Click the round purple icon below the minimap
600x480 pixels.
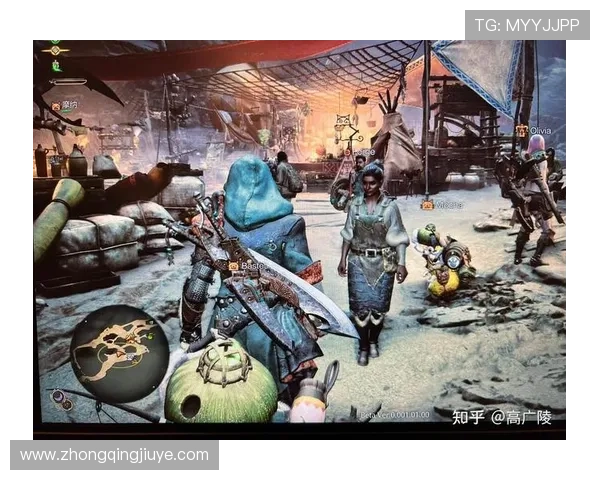click(x=63, y=402)
